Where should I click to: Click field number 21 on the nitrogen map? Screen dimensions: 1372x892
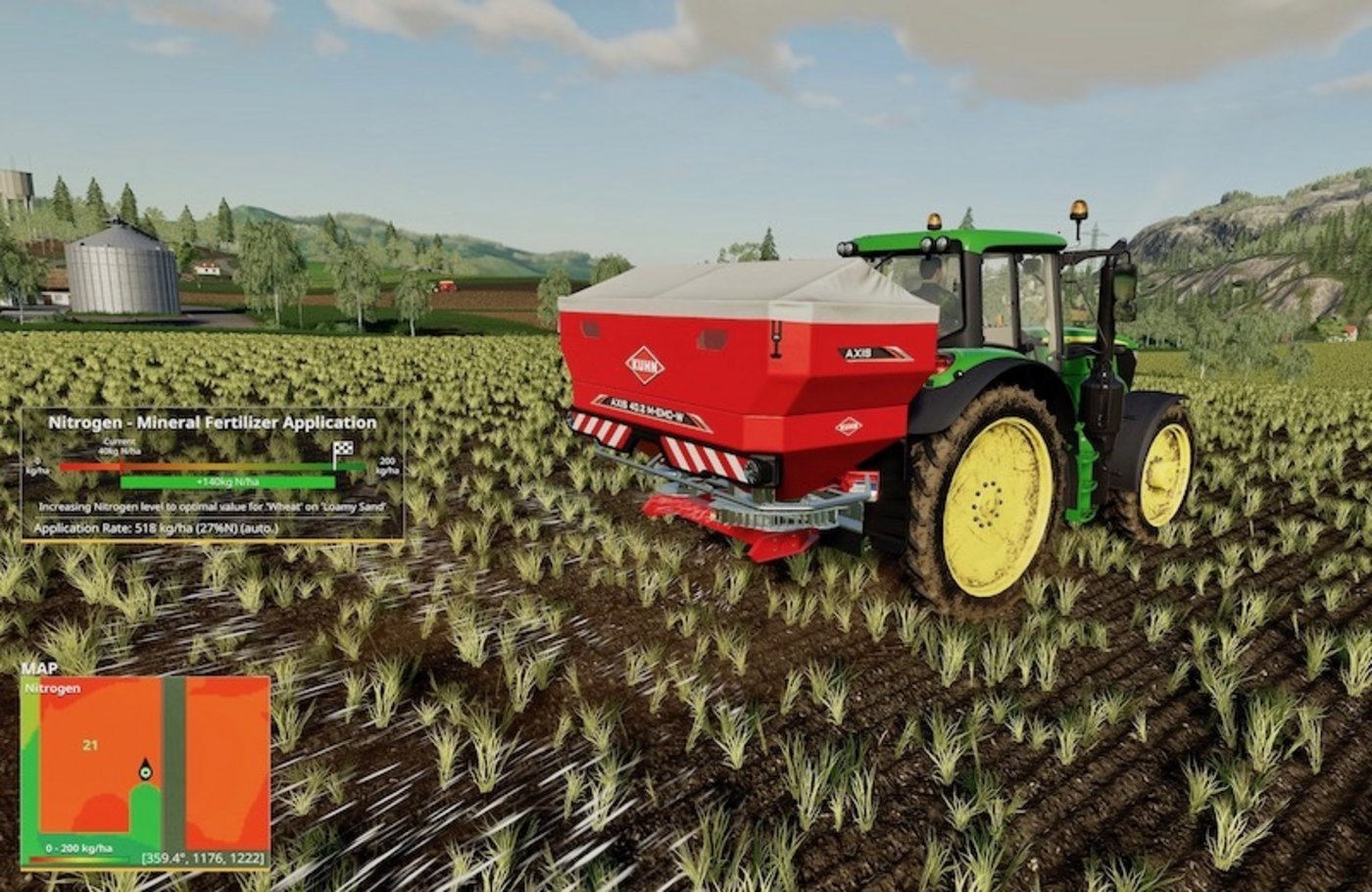[91, 745]
